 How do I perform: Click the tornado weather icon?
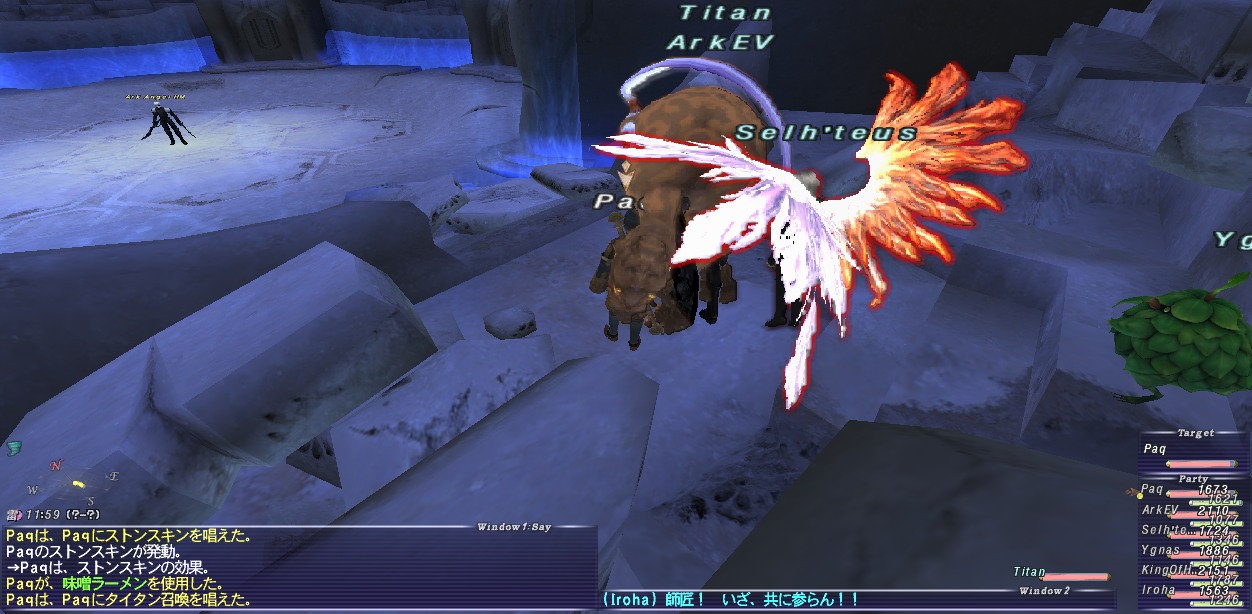click(x=14, y=447)
